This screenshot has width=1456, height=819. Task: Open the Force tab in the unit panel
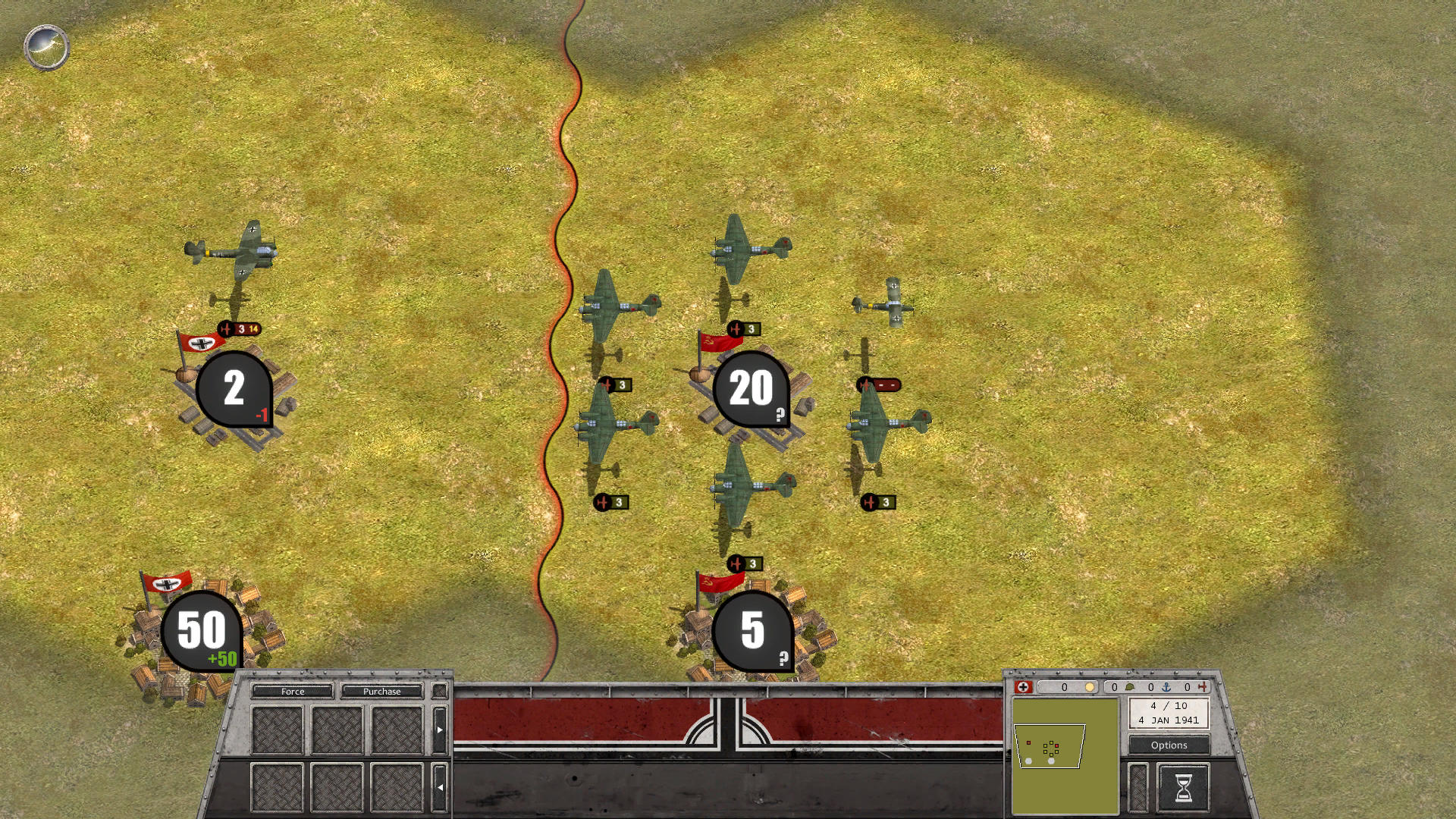click(293, 692)
